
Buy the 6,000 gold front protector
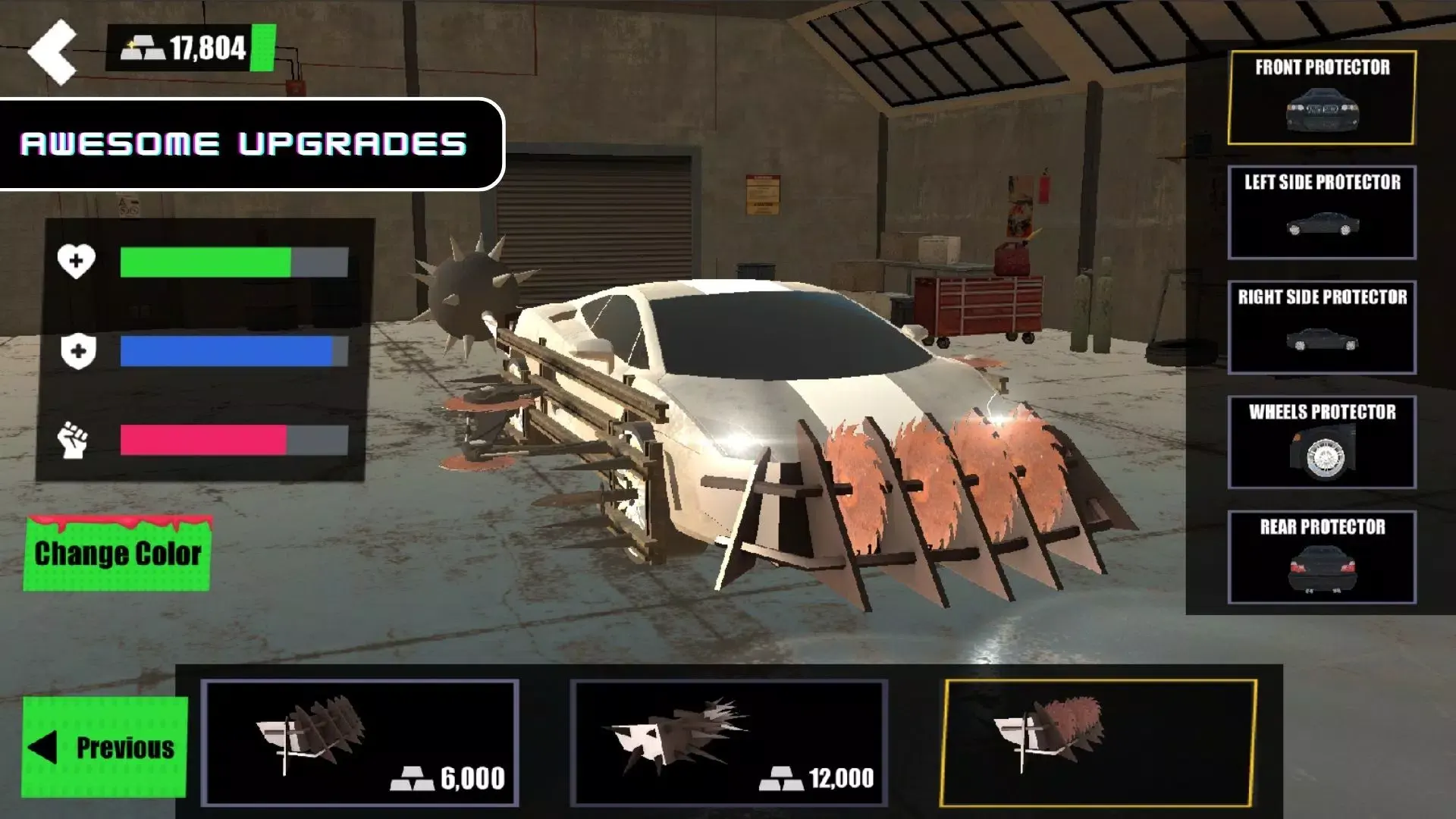(x=360, y=742)
